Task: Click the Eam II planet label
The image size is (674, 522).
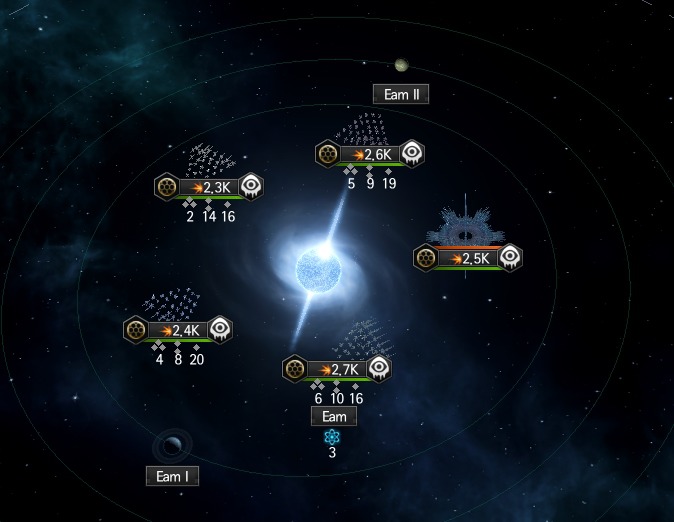Action: point(400,95)
